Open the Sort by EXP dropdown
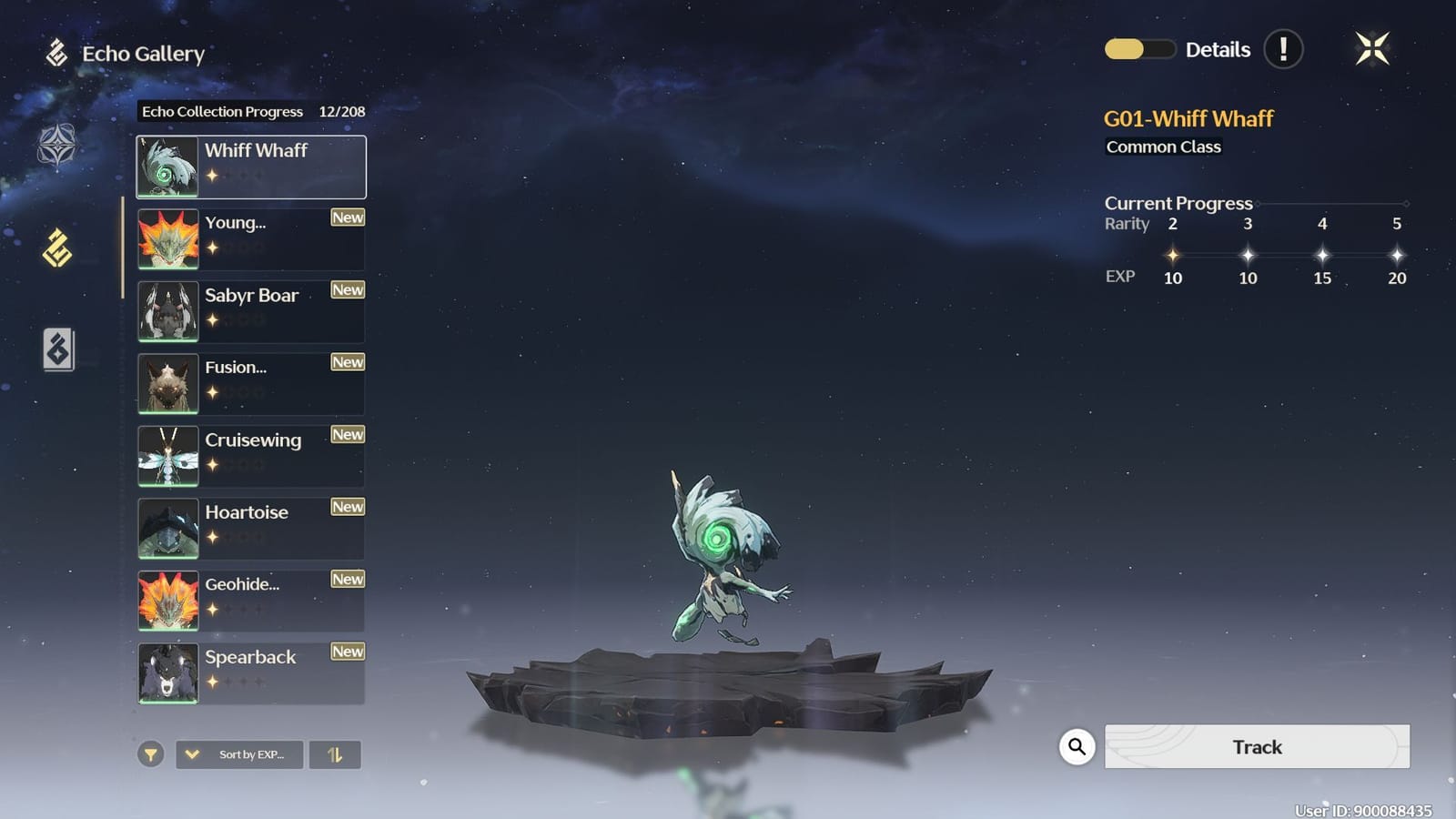This screenshot has height=819, width=1456. [238, 754]
